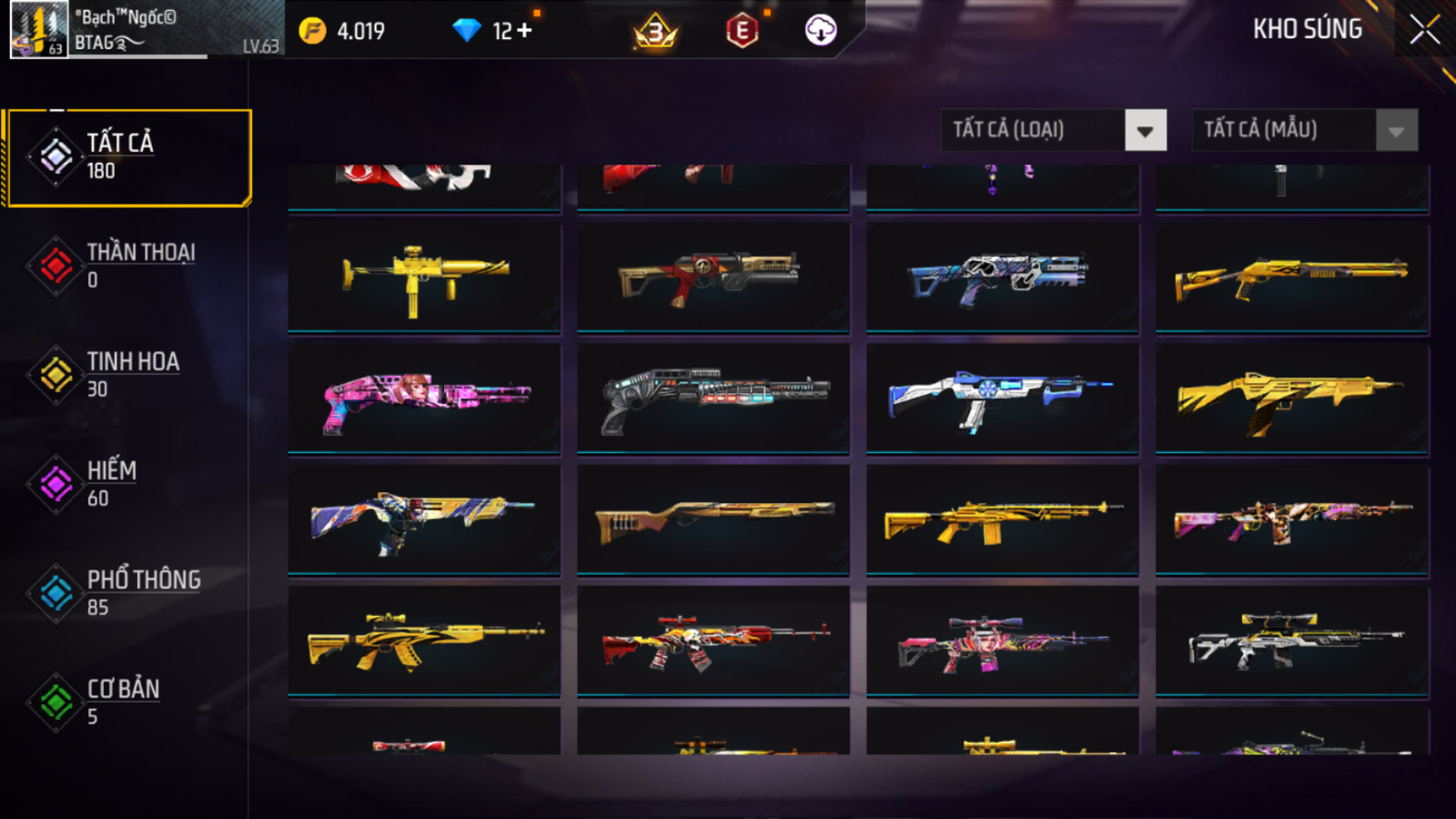Close the Kho Súng weapon vault
Image resolution: width=1456 pixels, height=819 pixels.
click(x=1424, y=30)
